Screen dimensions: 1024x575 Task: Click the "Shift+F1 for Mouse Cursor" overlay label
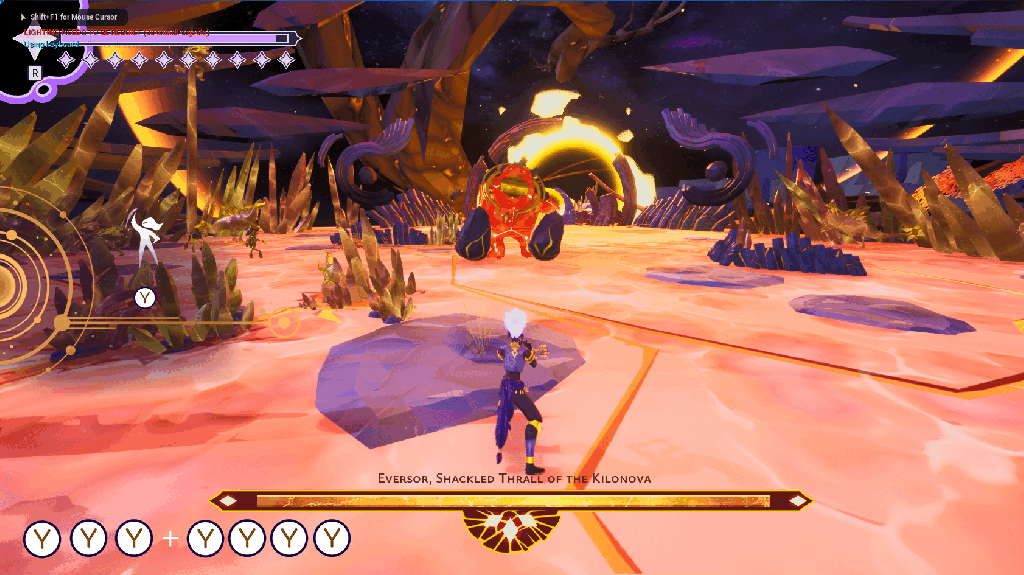pos(72,16)
